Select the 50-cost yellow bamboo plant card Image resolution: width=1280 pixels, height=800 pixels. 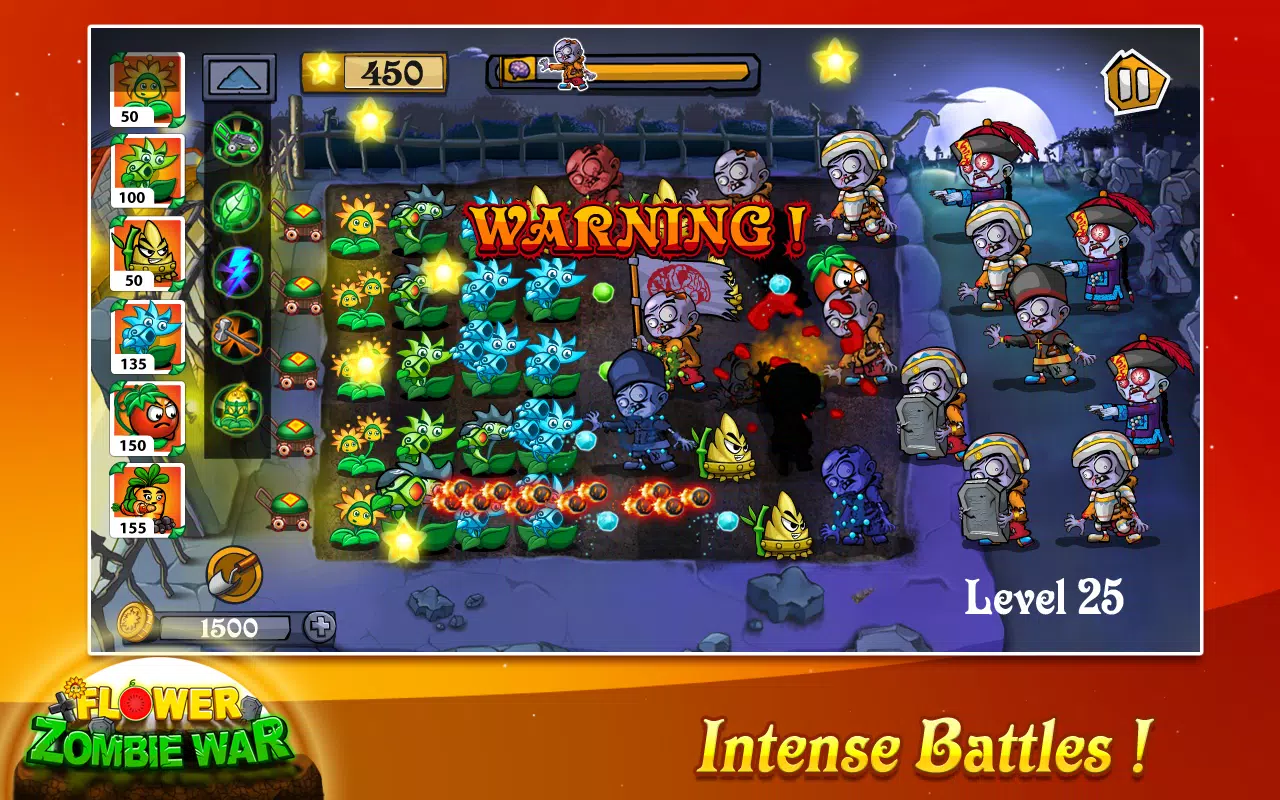(x=147, y=242)
